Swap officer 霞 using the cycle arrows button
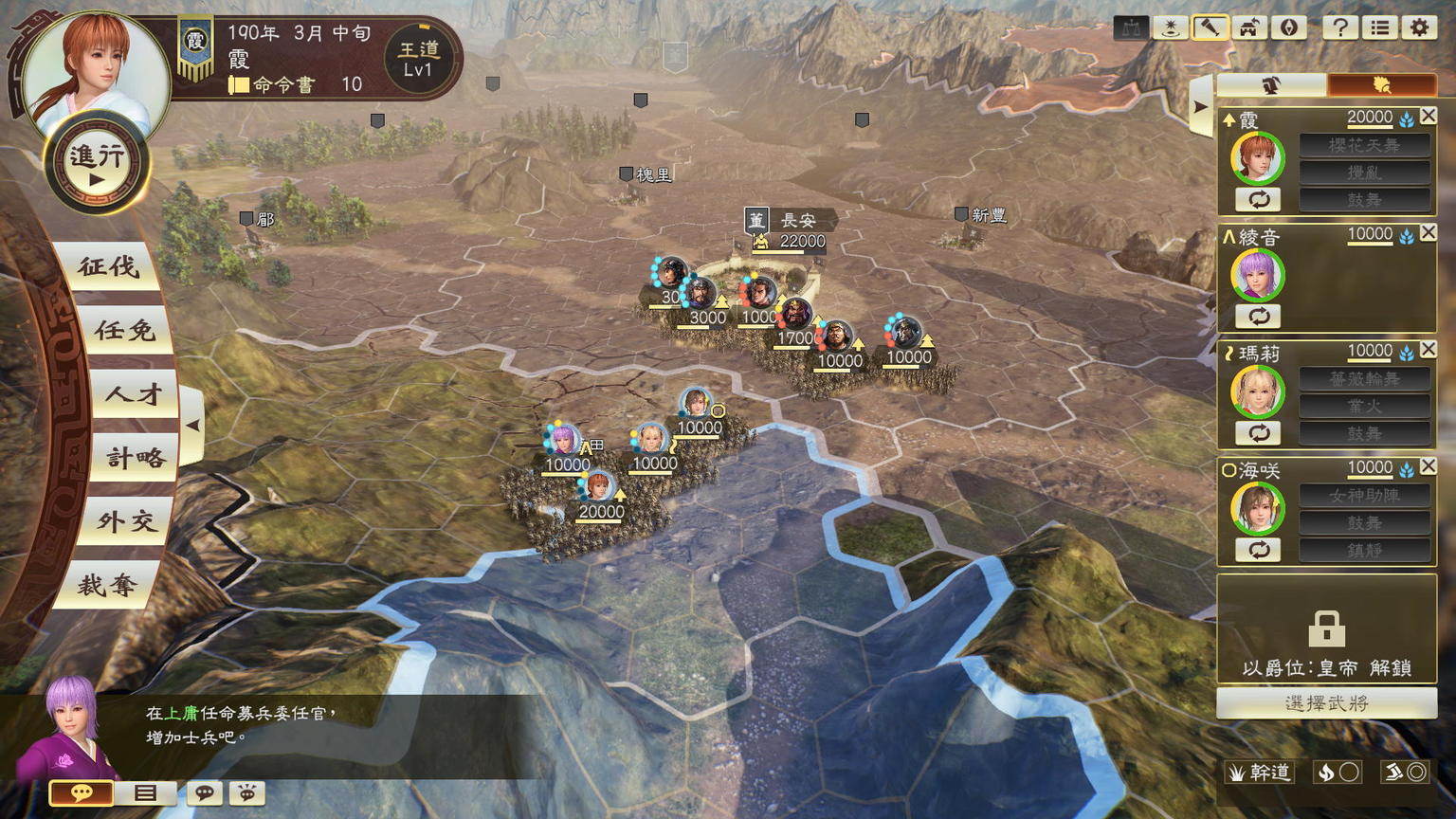 click(x=1258, y=199)
